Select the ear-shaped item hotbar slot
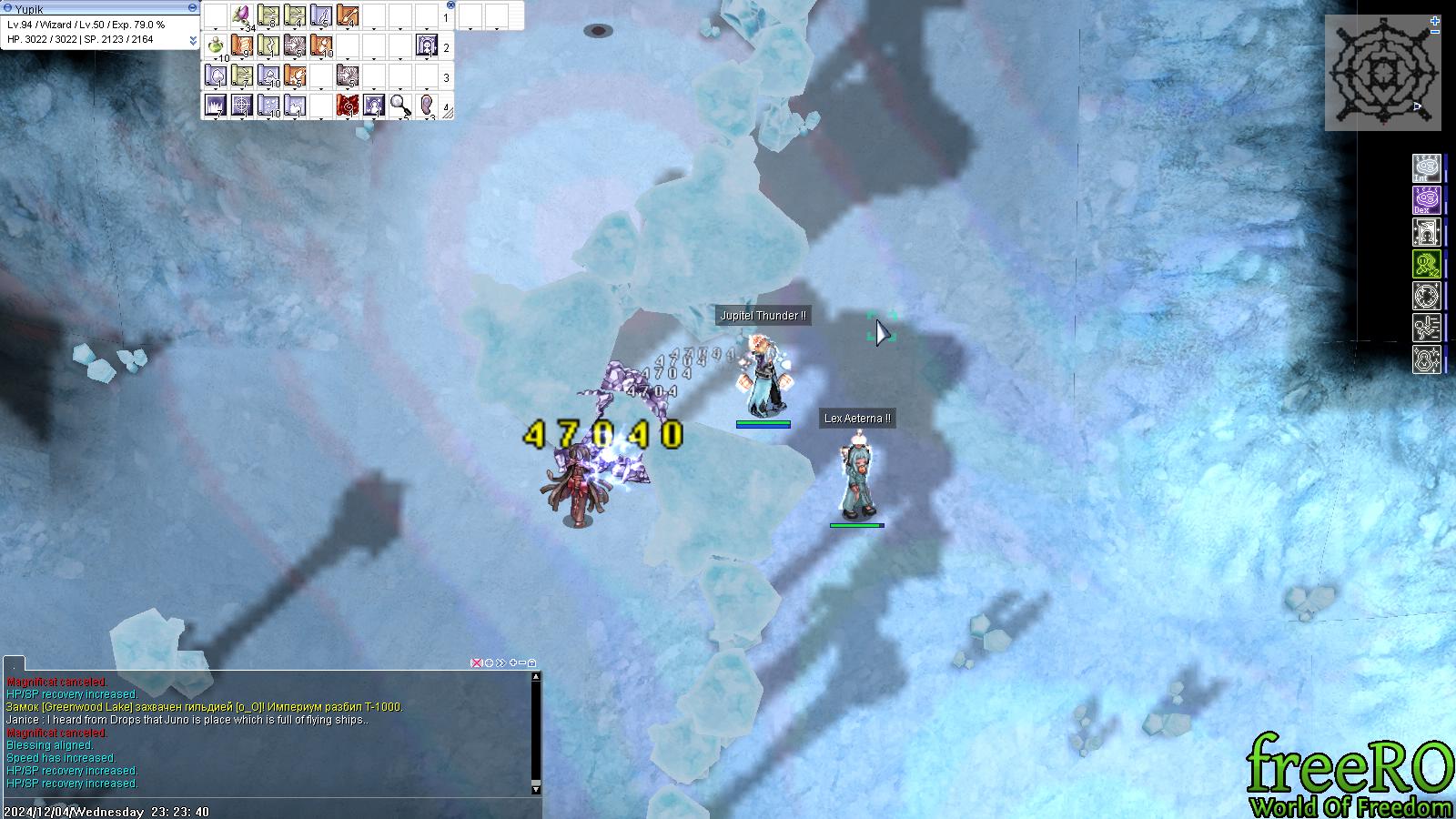 click(427, 106)
